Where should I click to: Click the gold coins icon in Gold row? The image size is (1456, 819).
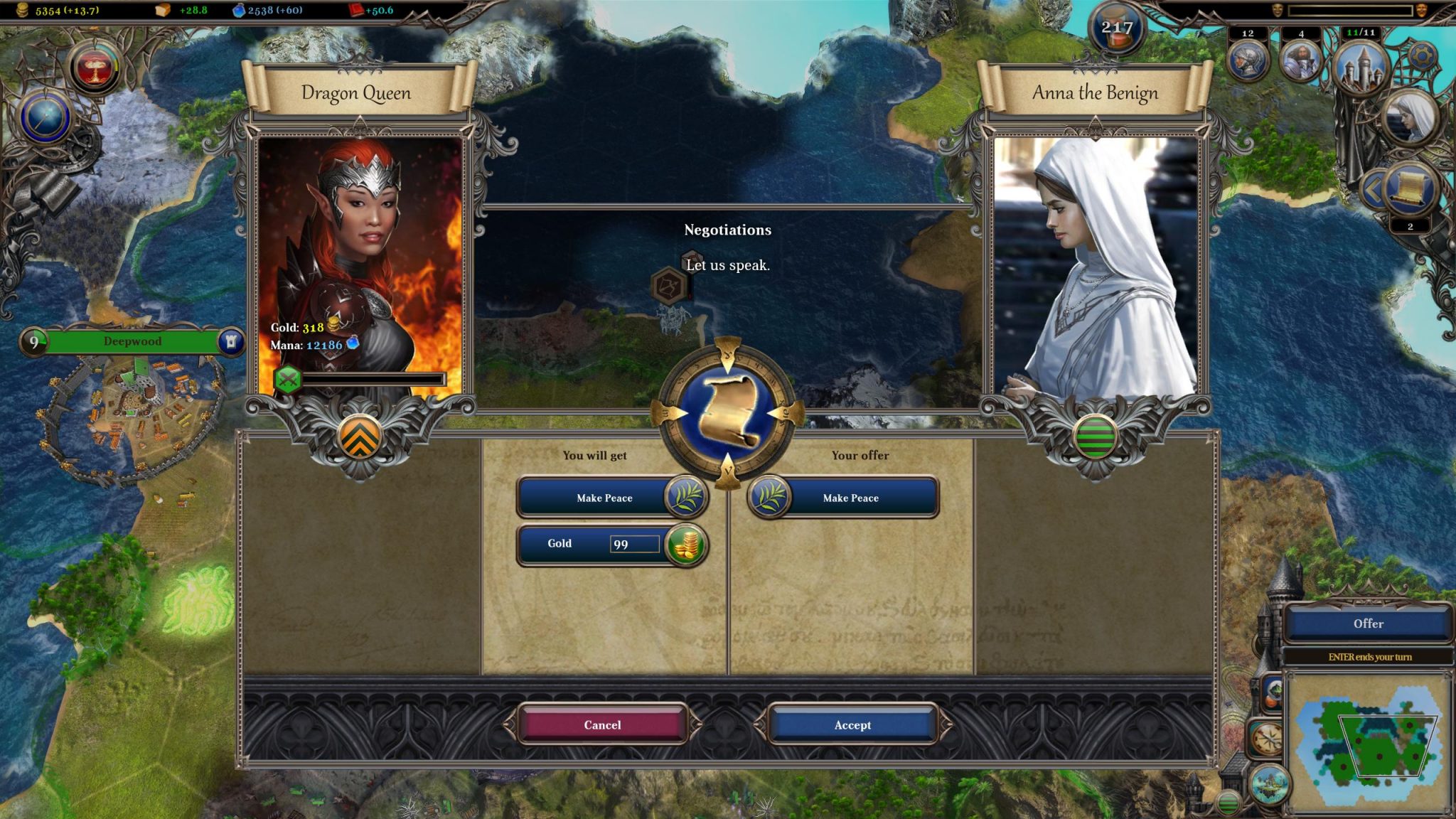[685, 545]
